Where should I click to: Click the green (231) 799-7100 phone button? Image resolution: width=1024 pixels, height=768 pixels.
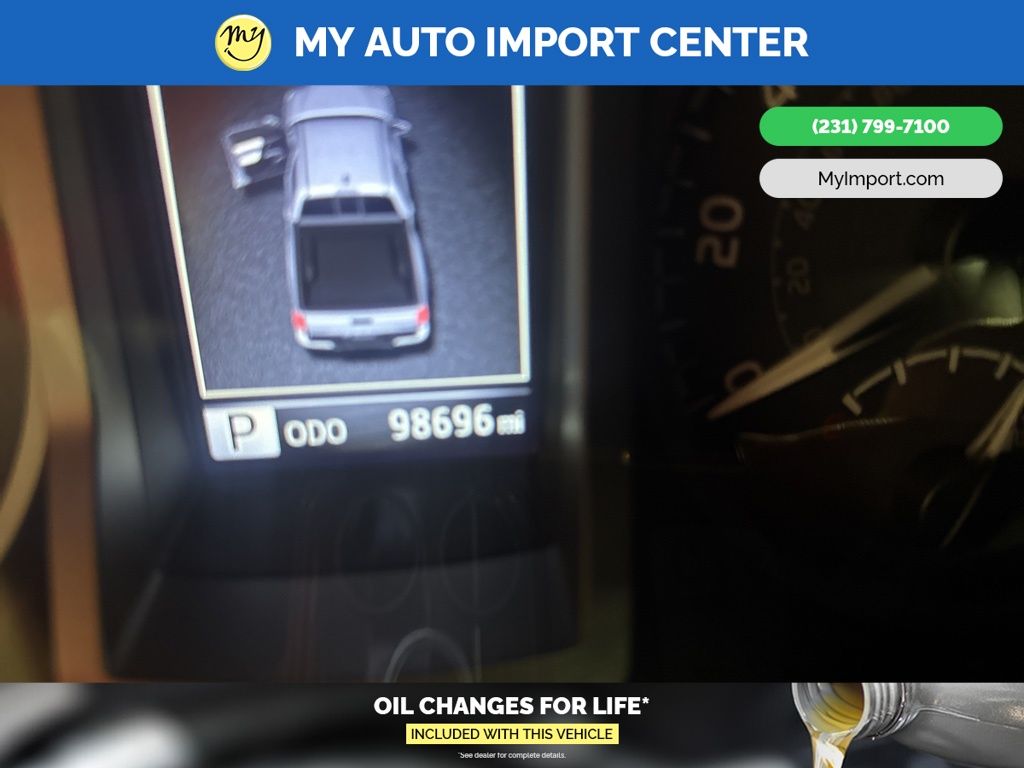pos(880,127)
